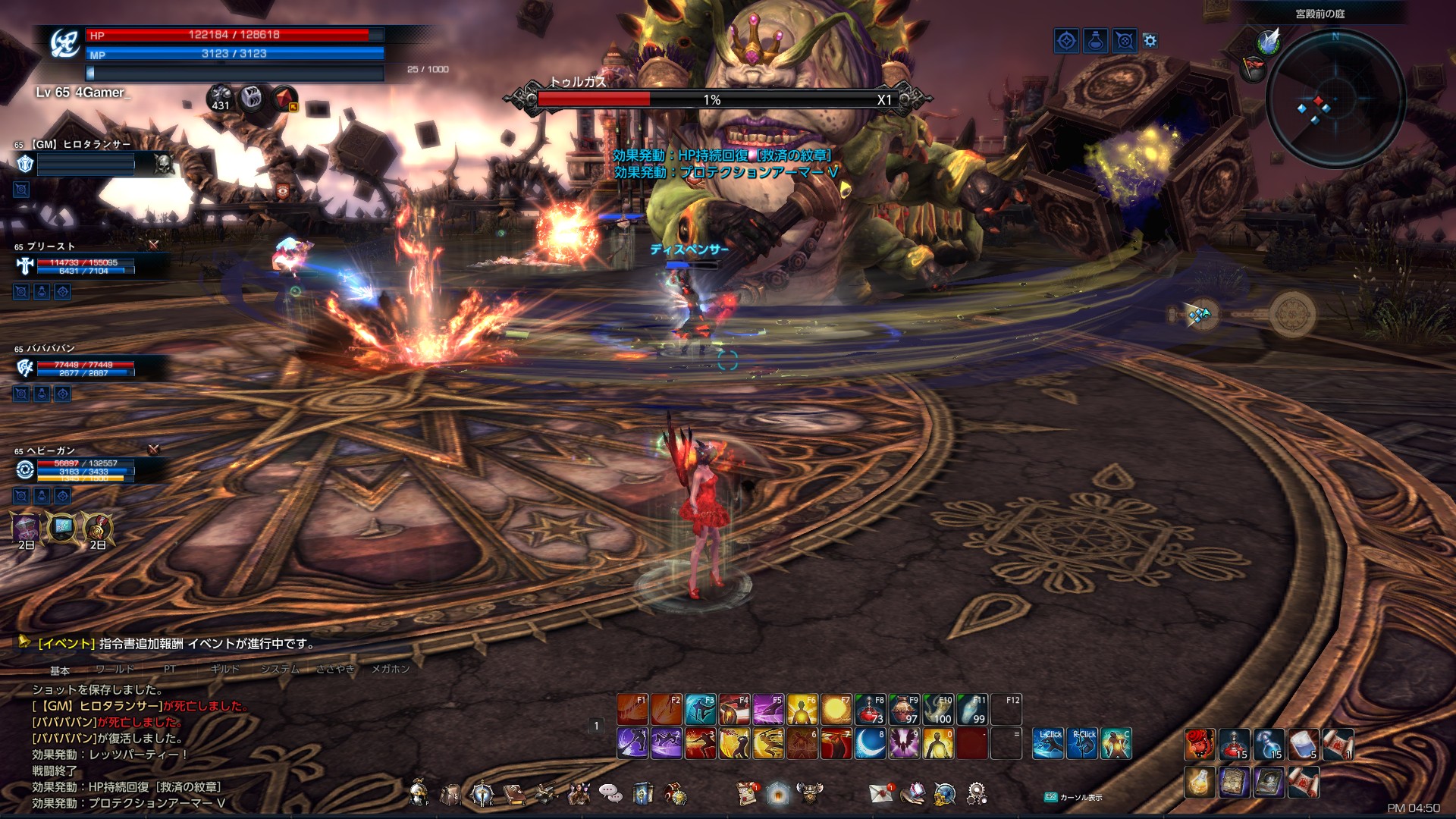Screen dimensions: 1456x819
Task: Select party member プリースト frame
Action: (76, 265)
